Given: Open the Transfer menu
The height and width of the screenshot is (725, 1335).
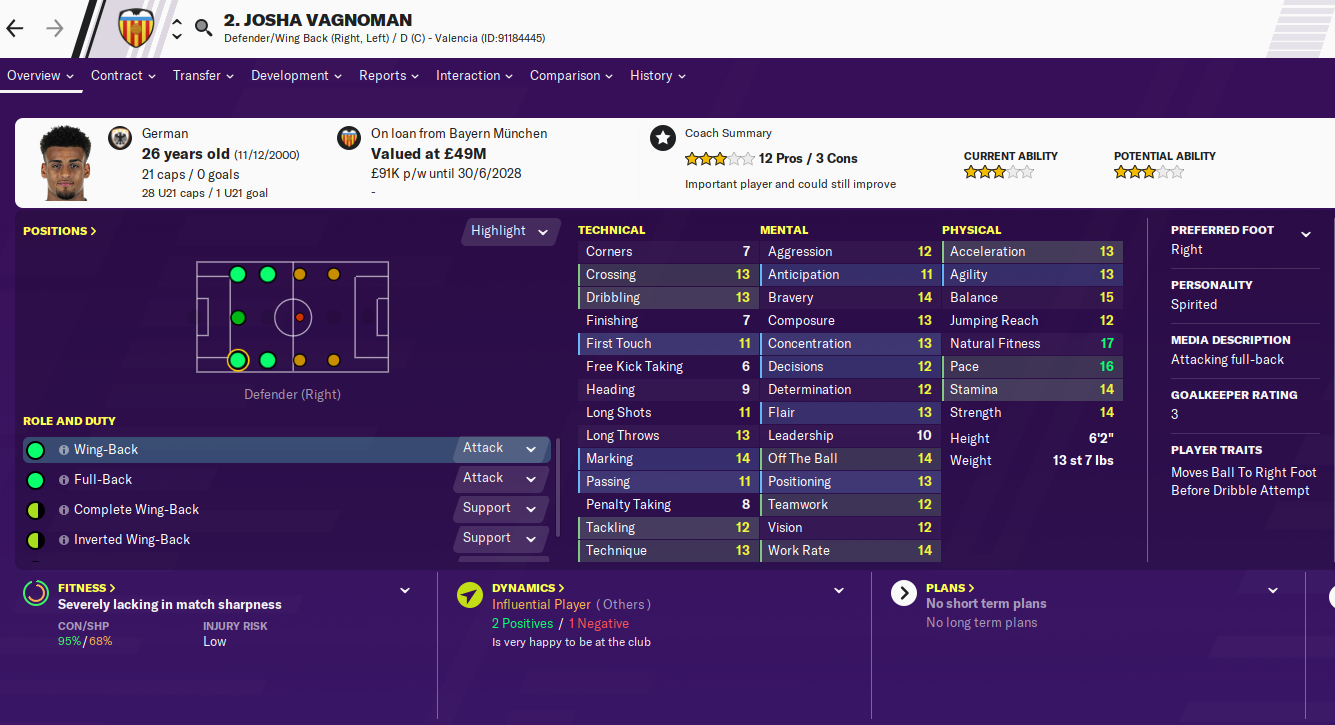Looking at the screenshot, I should (203, 76).
